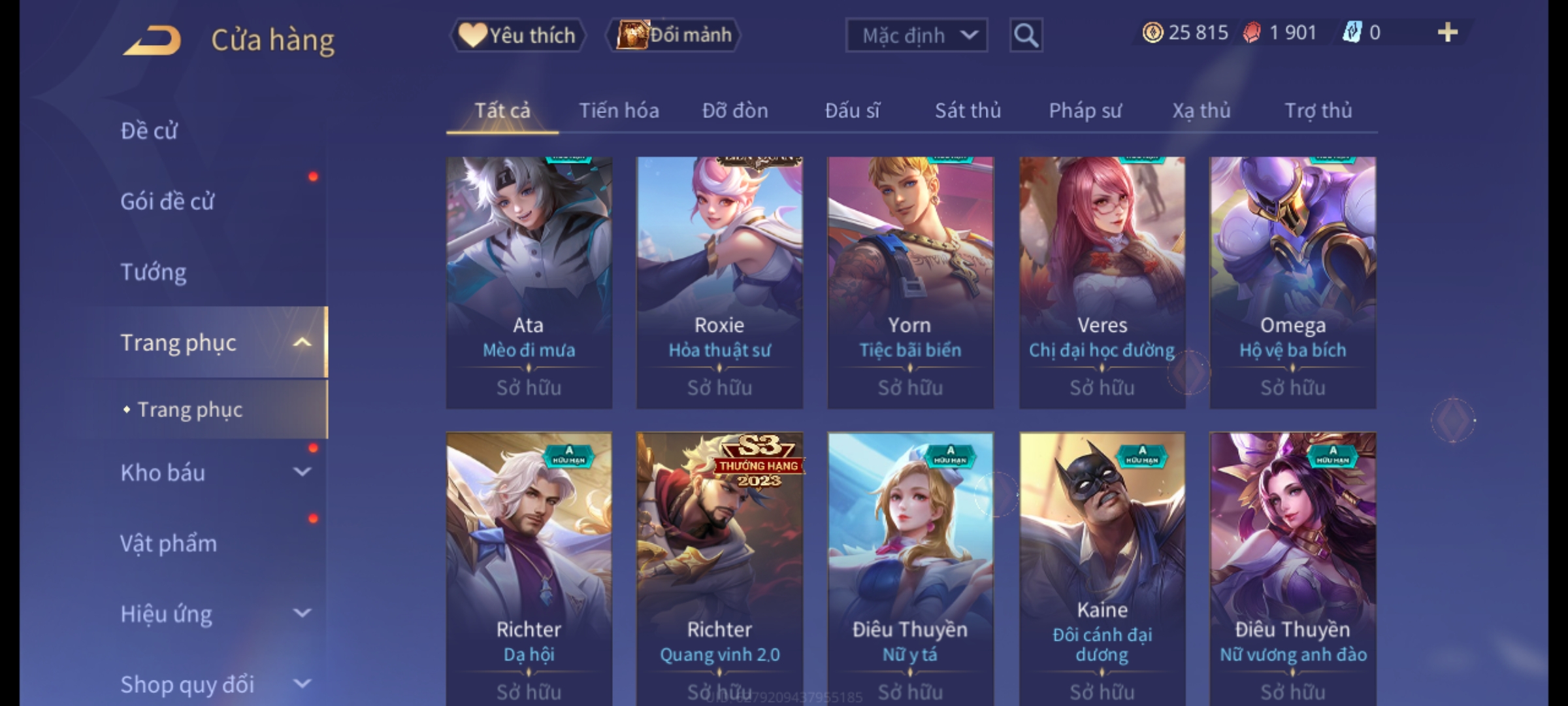Go to the Tướng heroes section
Image resolution: width=1568 pixels, height=706 pixels.
click(154, 272)
